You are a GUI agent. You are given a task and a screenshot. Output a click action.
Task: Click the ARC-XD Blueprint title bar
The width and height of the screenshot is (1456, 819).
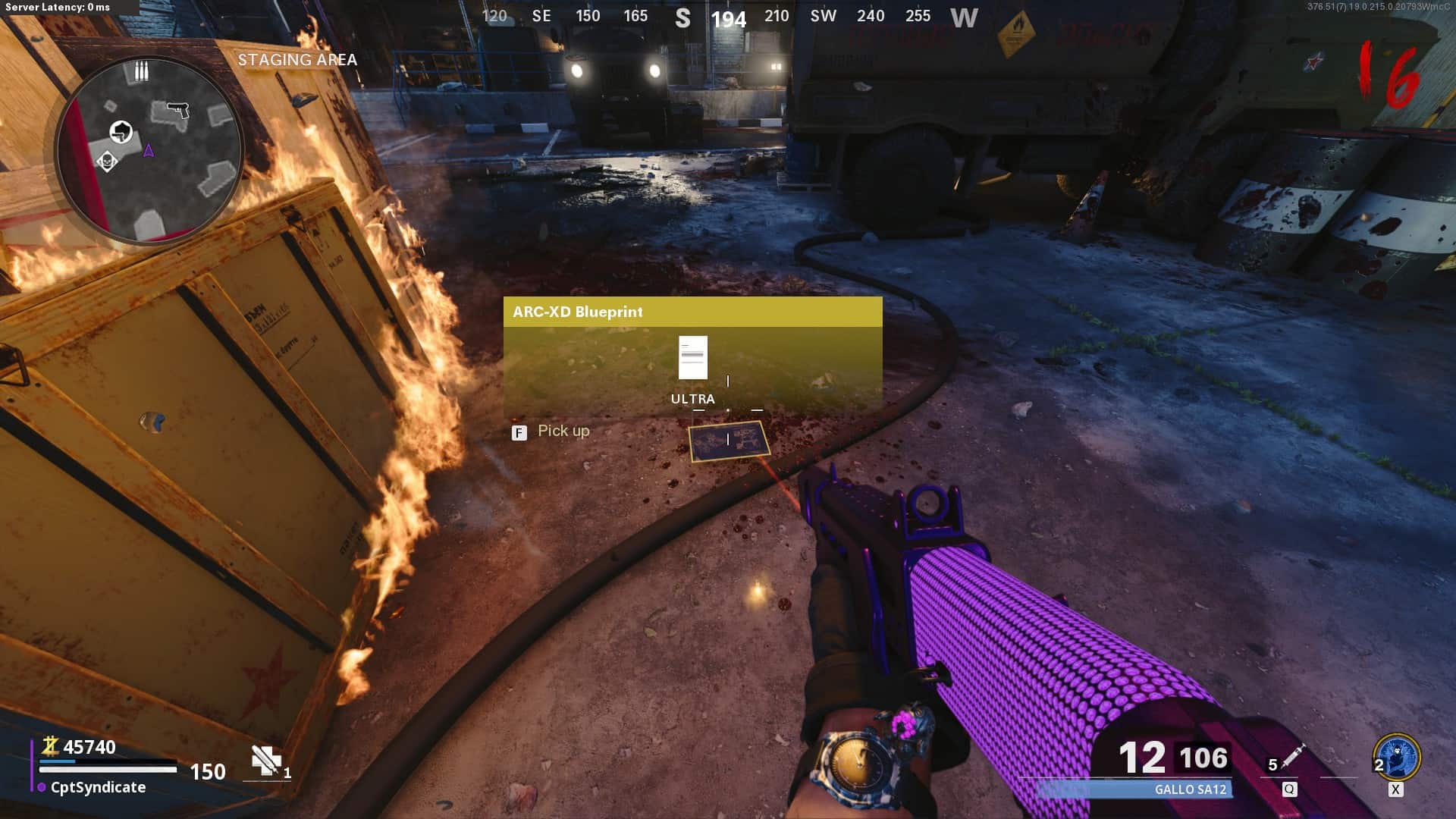click(692, 312)
